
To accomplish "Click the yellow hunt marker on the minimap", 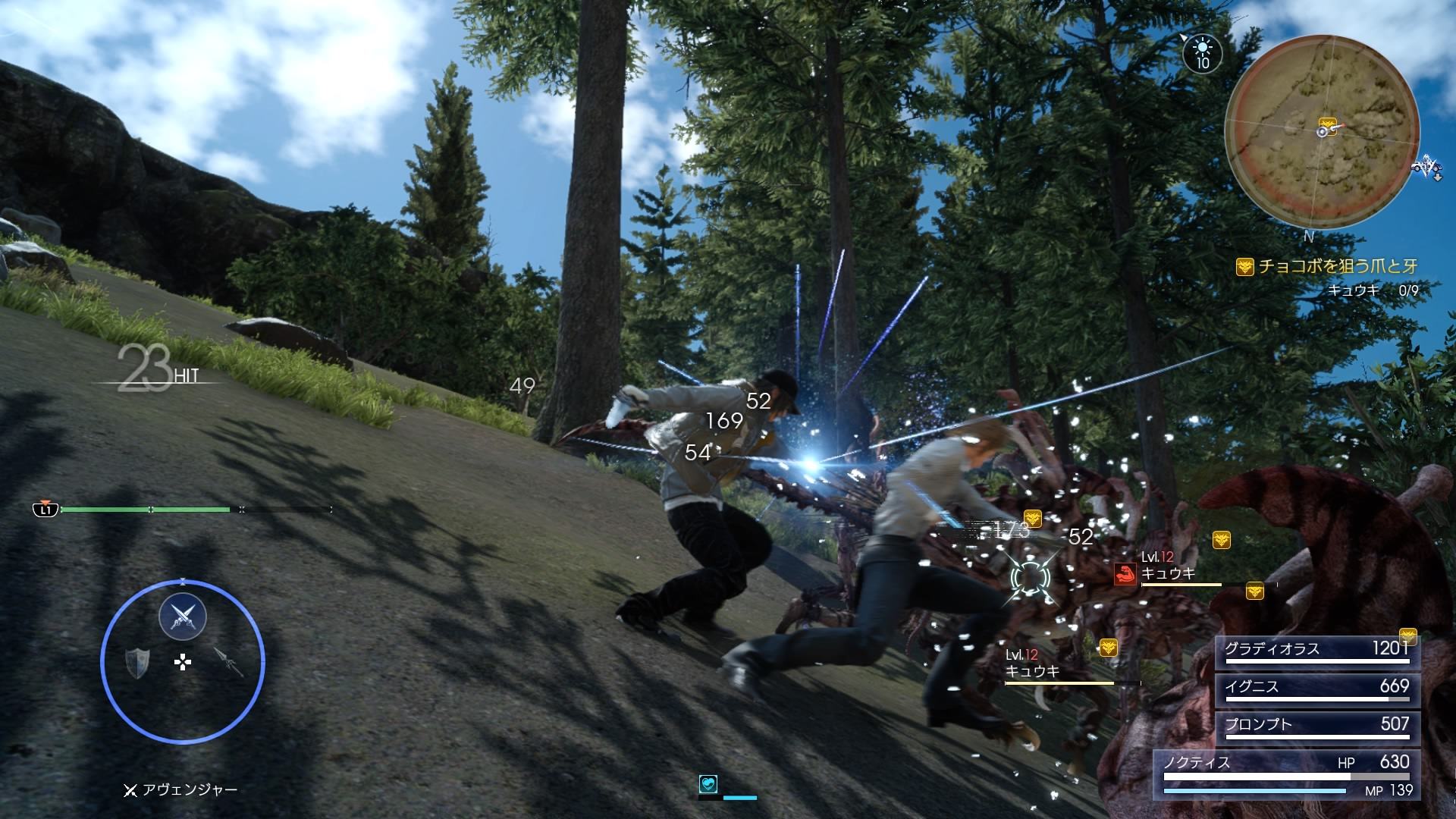I will [1326, 122].
